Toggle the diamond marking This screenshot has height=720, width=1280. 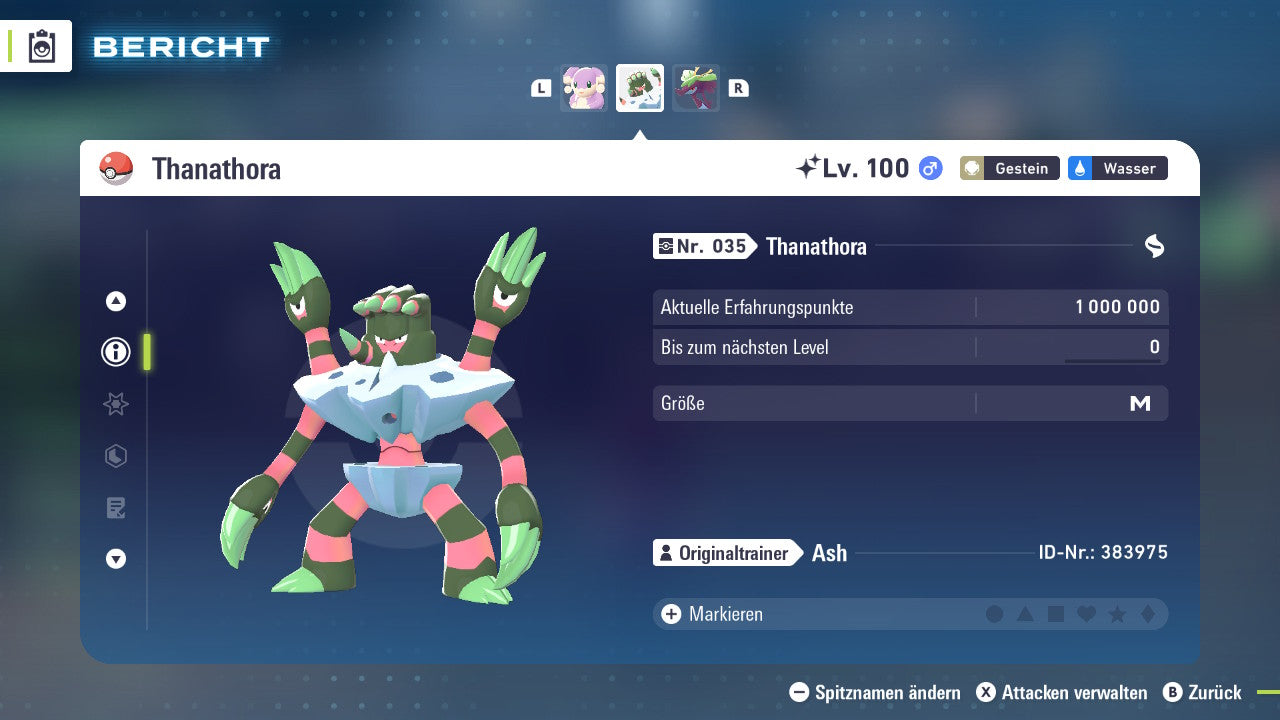click(x=1148, y=614)
